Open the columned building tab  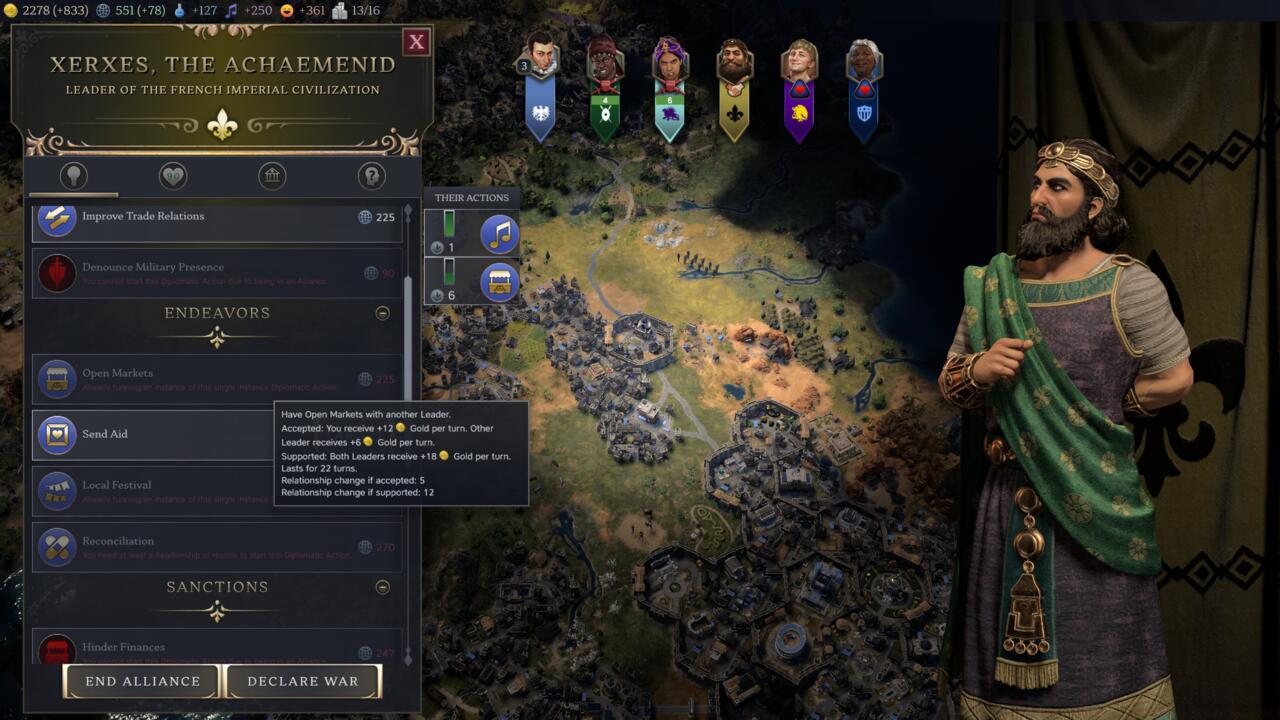(x=272, y=177)
